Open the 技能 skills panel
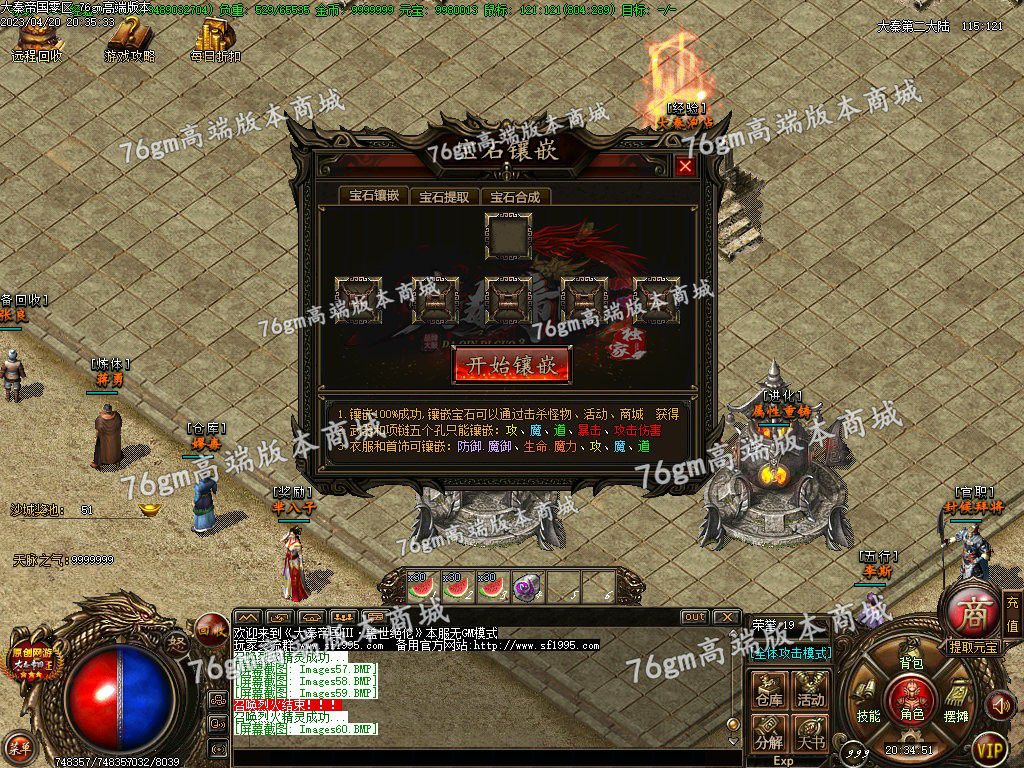 (x=867, y=703)
